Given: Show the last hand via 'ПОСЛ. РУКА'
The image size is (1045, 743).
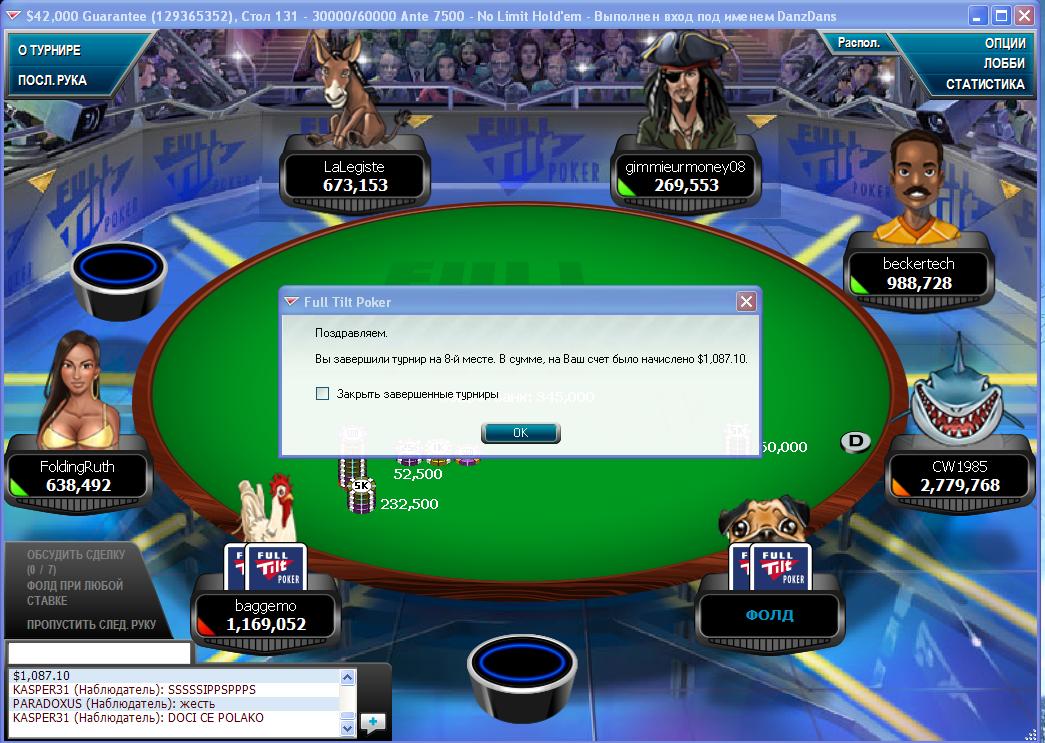Looking at the screenshot, I should click(53, 80).
